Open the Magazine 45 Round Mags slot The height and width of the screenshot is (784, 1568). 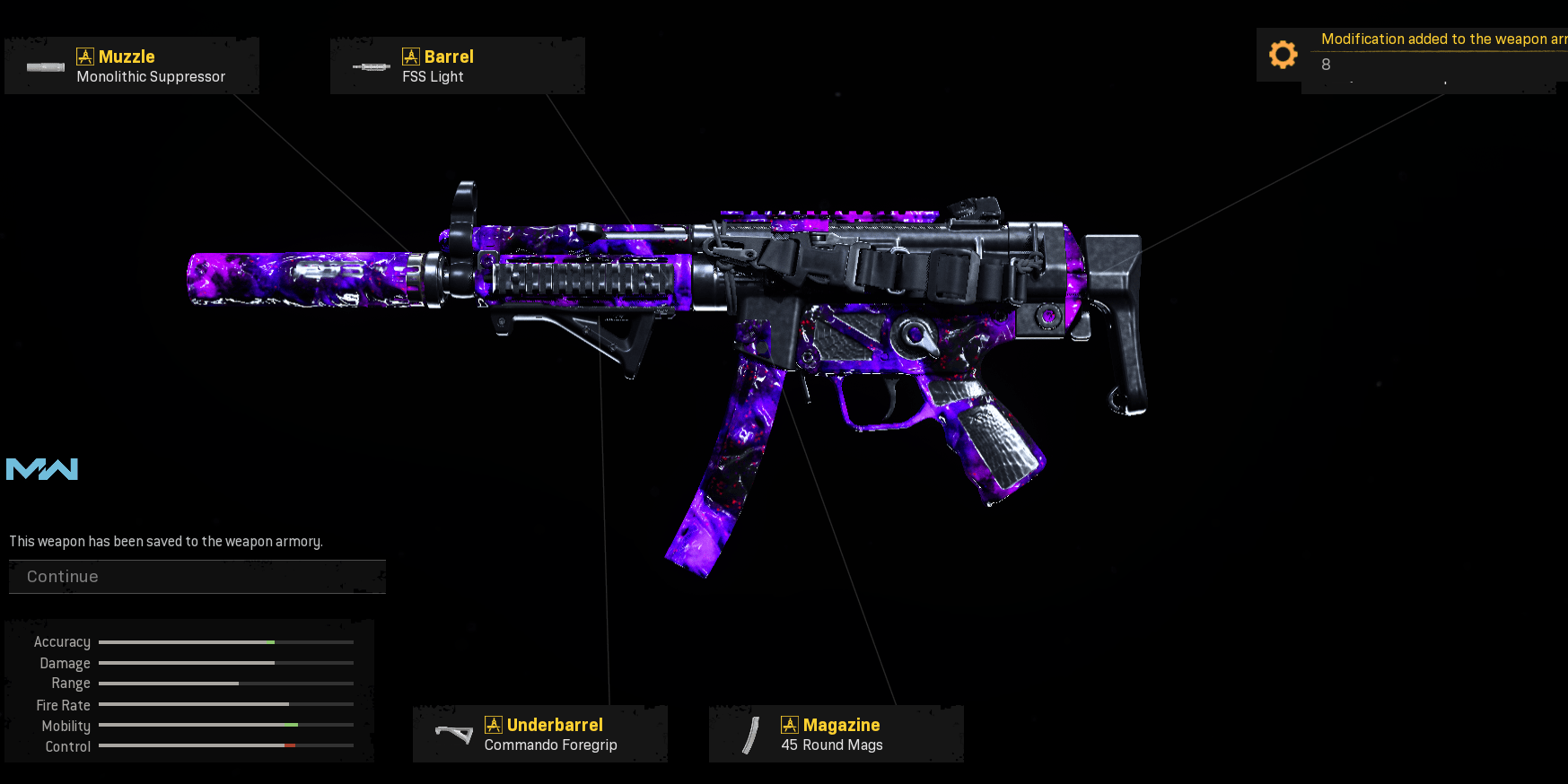tap(836, 735)
